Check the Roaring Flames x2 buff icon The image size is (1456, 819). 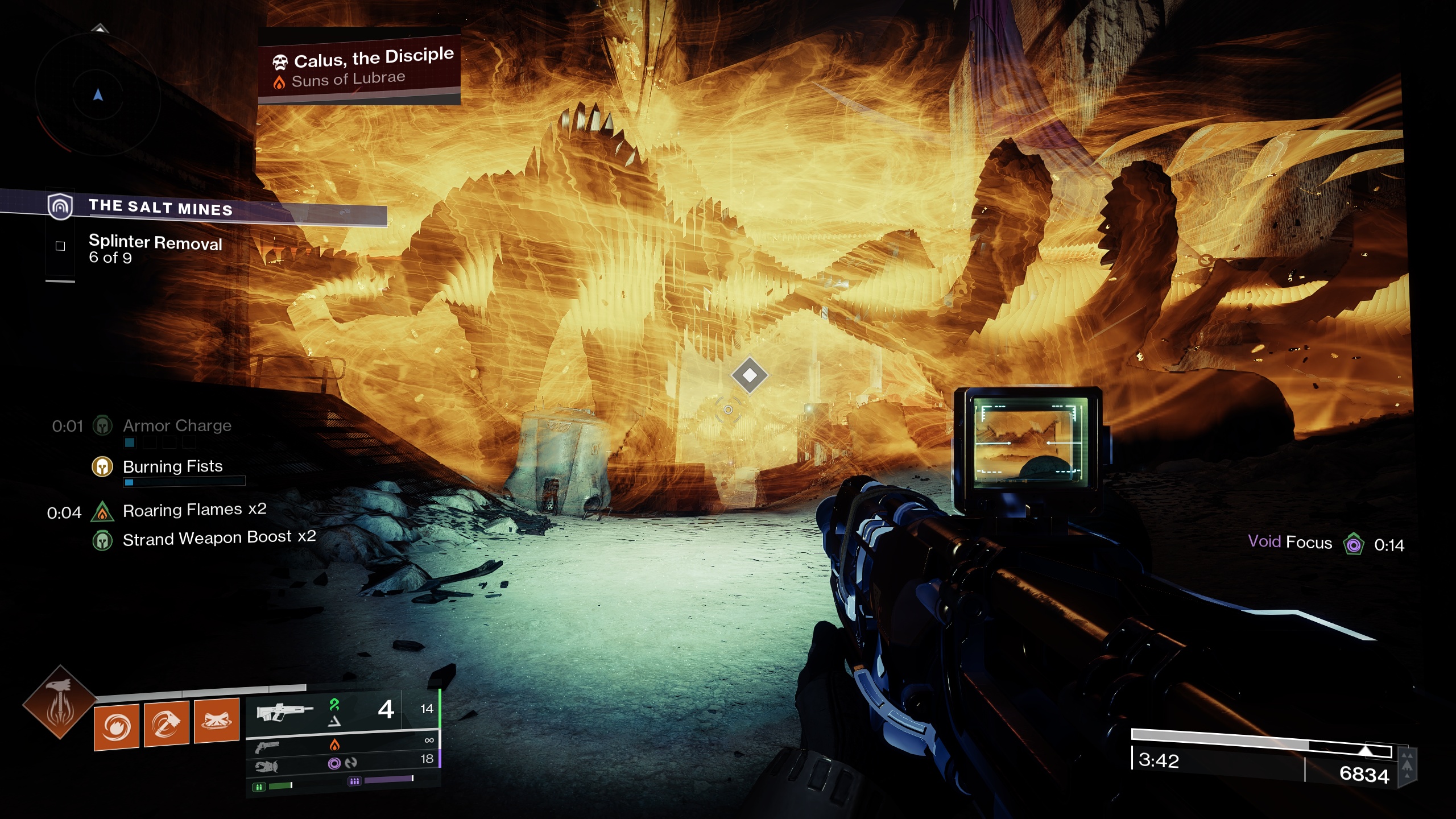pyautogui.click(x=102, y=511)
